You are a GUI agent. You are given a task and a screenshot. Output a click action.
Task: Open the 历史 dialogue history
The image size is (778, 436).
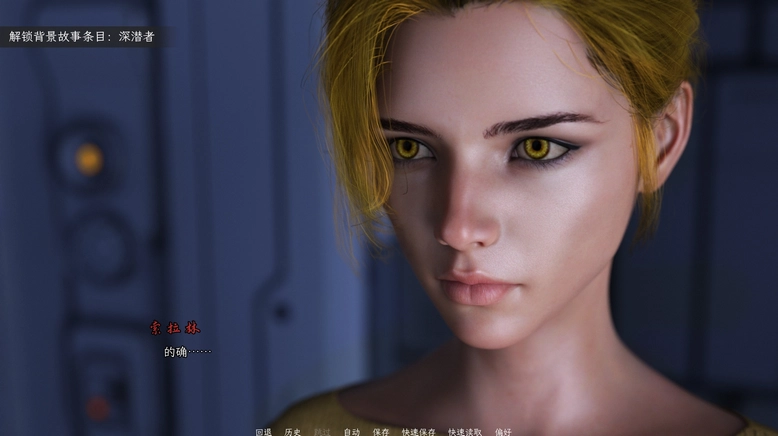292,432
